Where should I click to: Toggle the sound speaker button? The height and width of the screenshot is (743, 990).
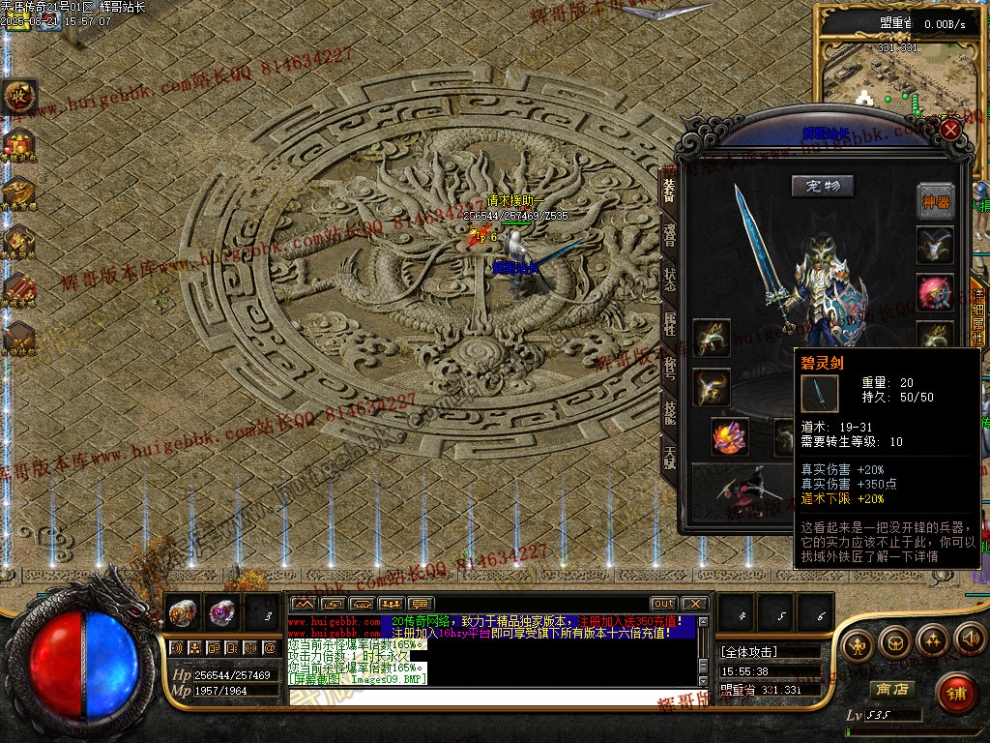(x=969, y=638)
